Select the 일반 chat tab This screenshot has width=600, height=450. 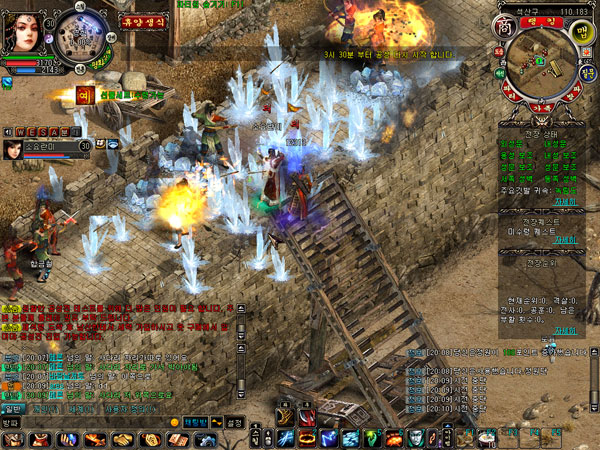pos(13,408)
